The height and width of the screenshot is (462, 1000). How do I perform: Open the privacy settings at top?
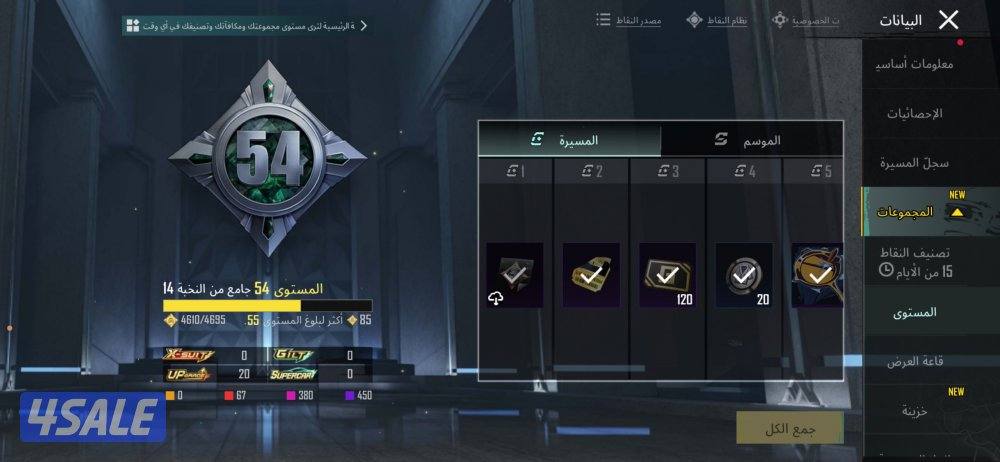click(x=806, y=20)
